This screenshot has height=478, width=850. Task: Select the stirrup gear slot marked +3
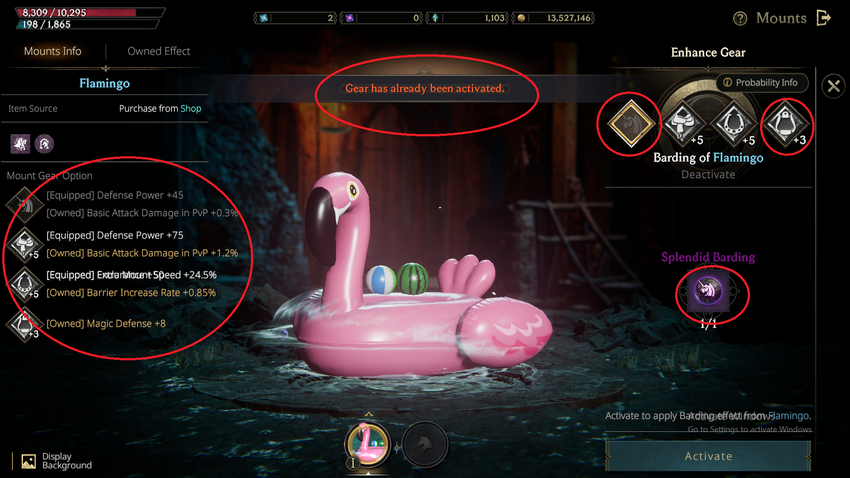pyautogui.click(x=787, y=124)
